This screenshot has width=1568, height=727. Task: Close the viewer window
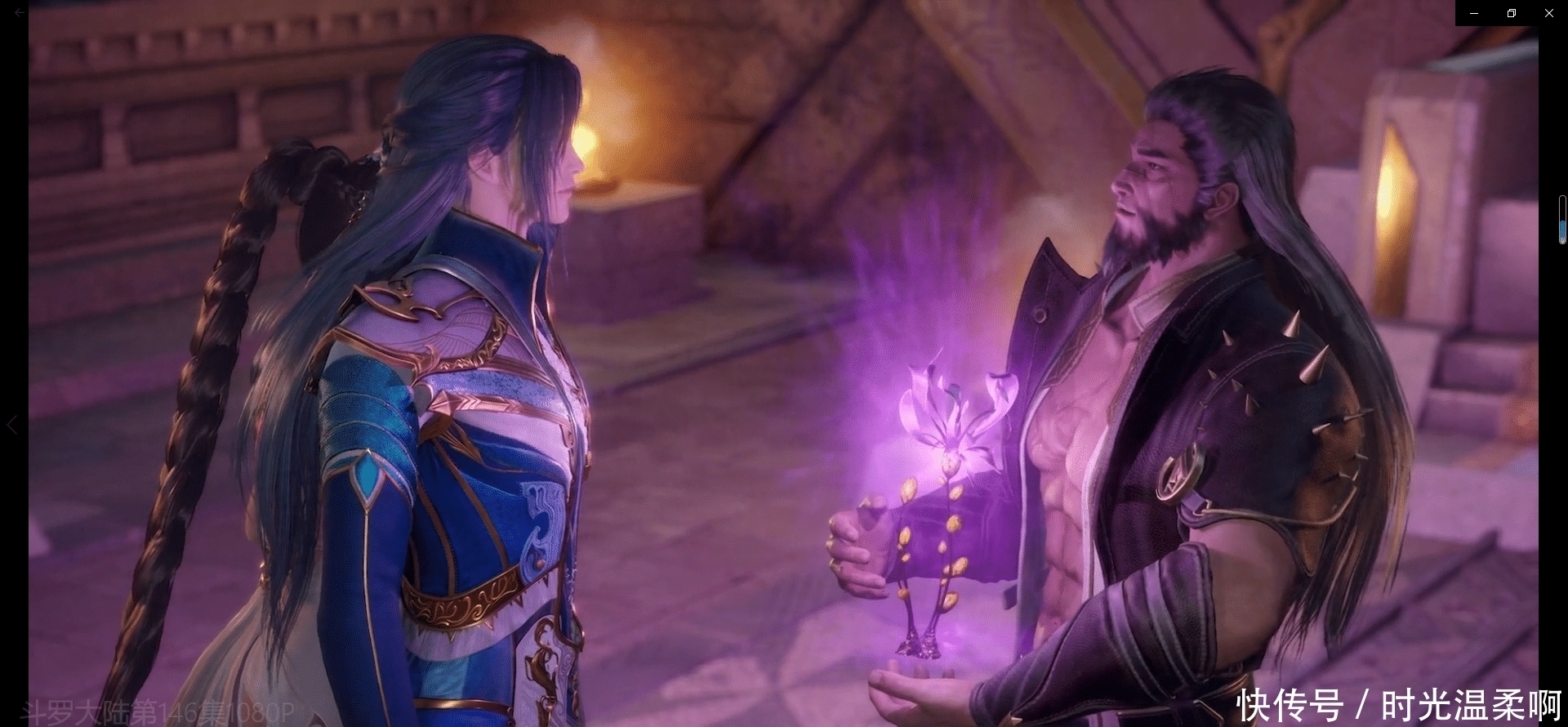click(x=1548, y=13)
